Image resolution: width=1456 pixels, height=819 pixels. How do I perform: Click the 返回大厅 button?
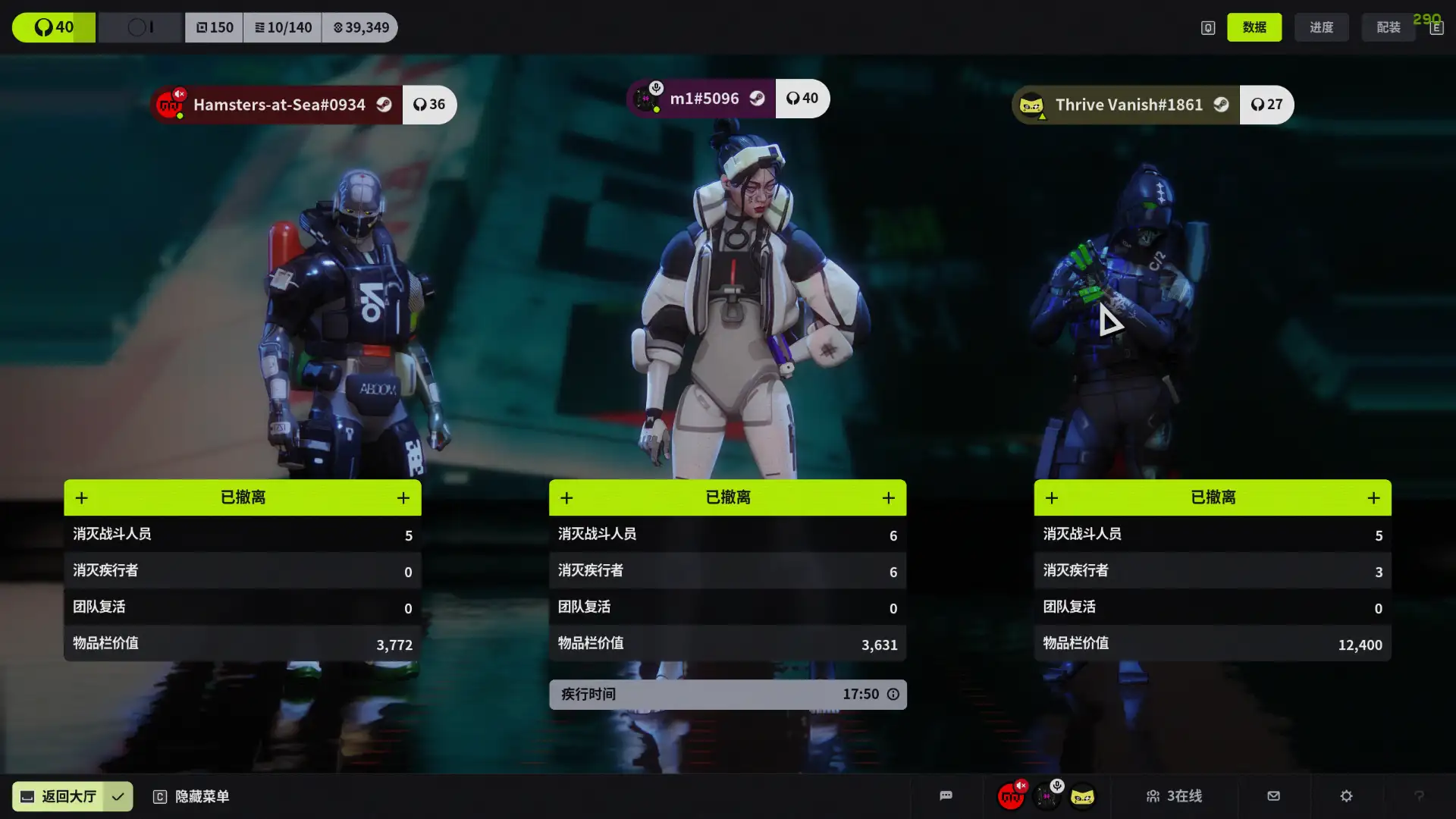pos(58,796)
